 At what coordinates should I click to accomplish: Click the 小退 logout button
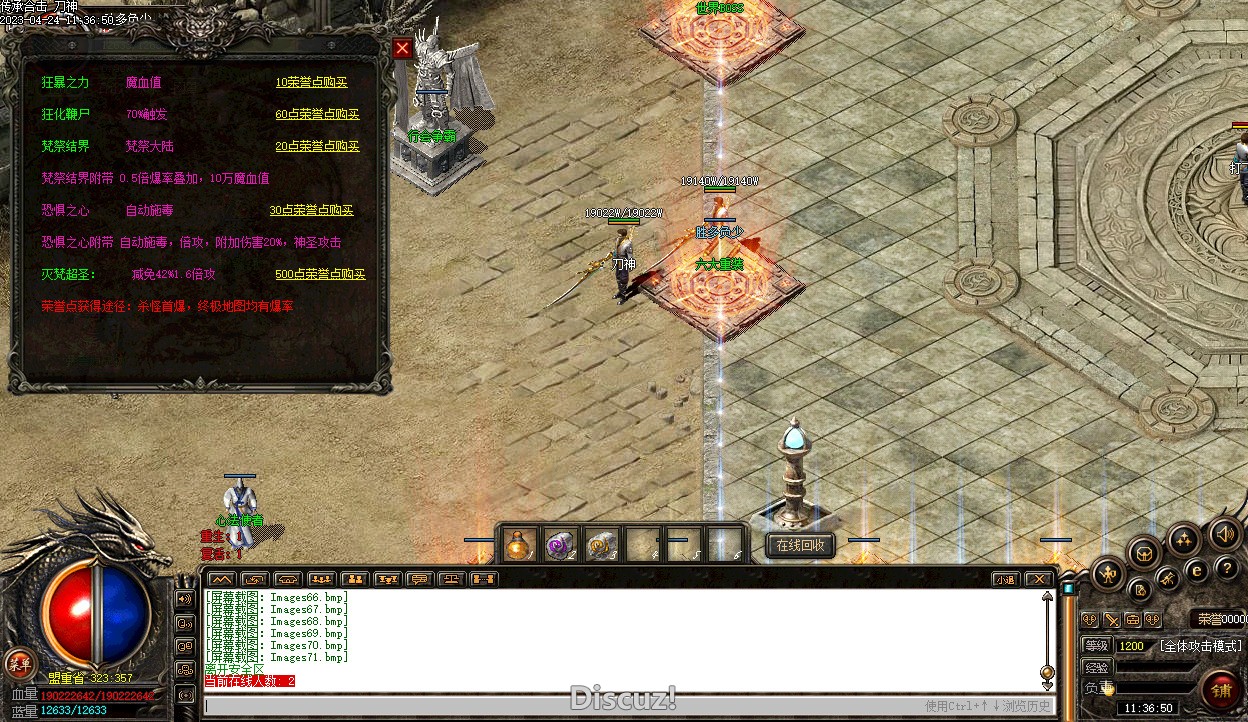(1006, 579)
